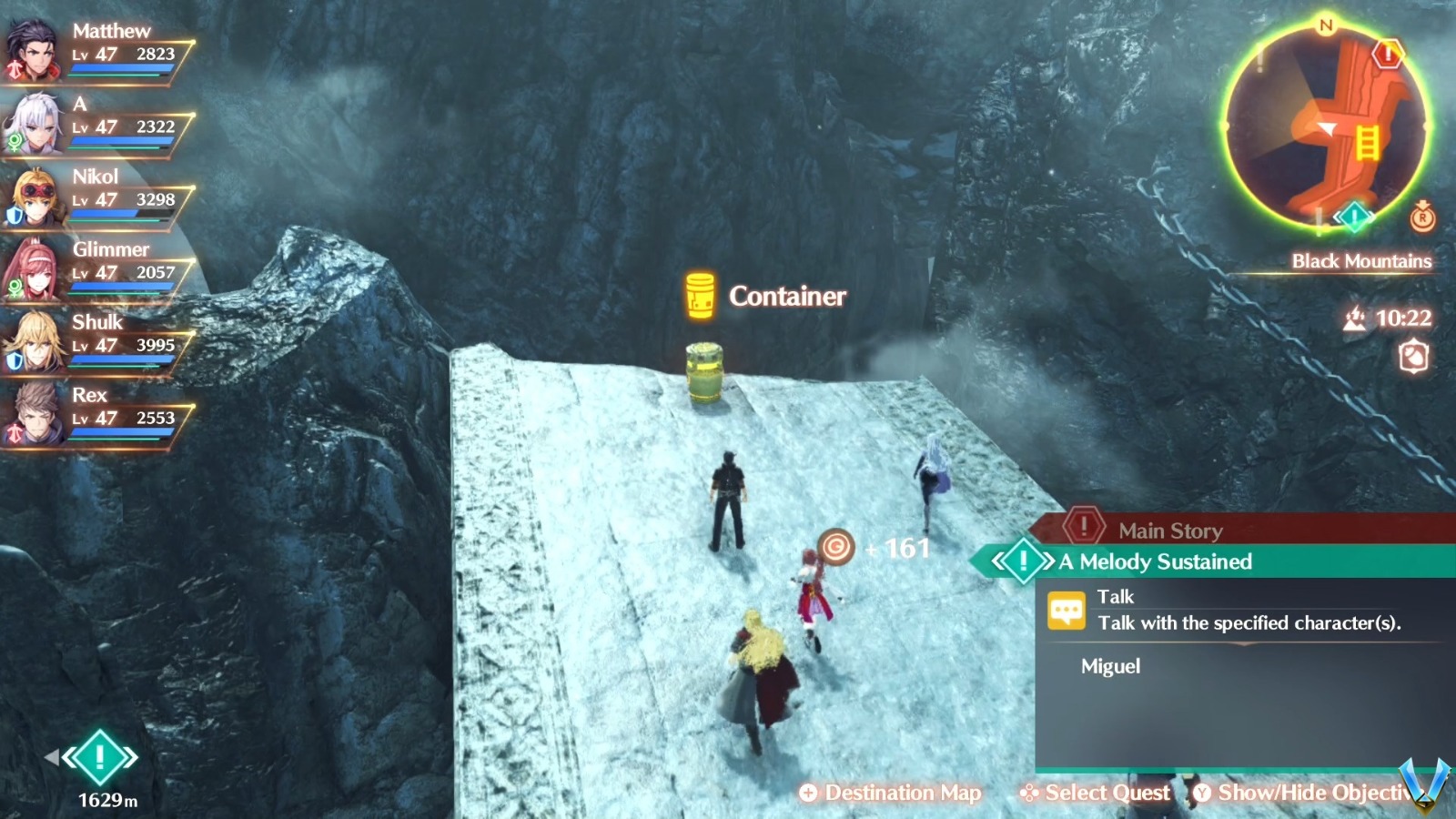Click the glowing Container barrel icon

pos(698,294)
